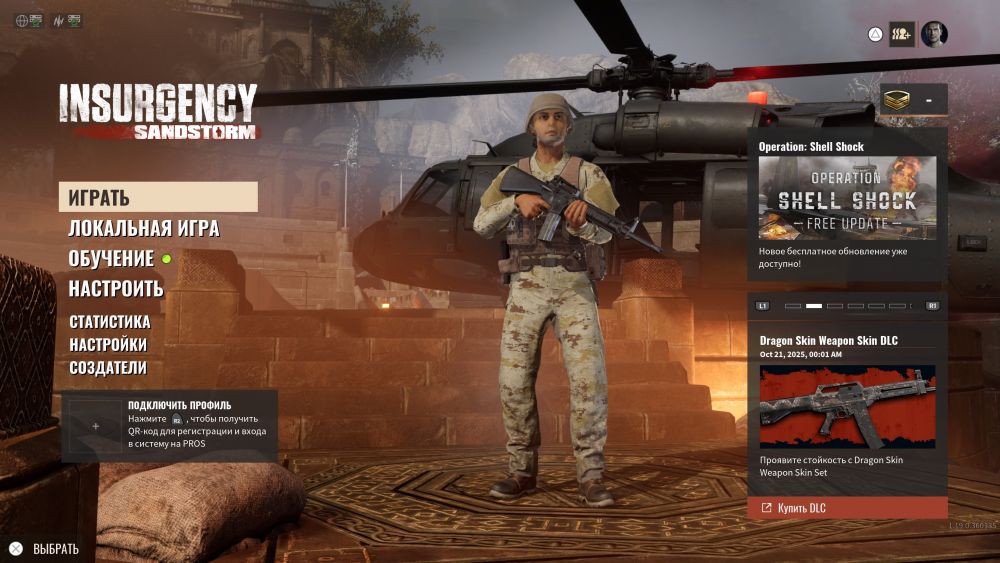
Task: Open the Operation: Shell Shock update banner
Action: click(847, 198)
